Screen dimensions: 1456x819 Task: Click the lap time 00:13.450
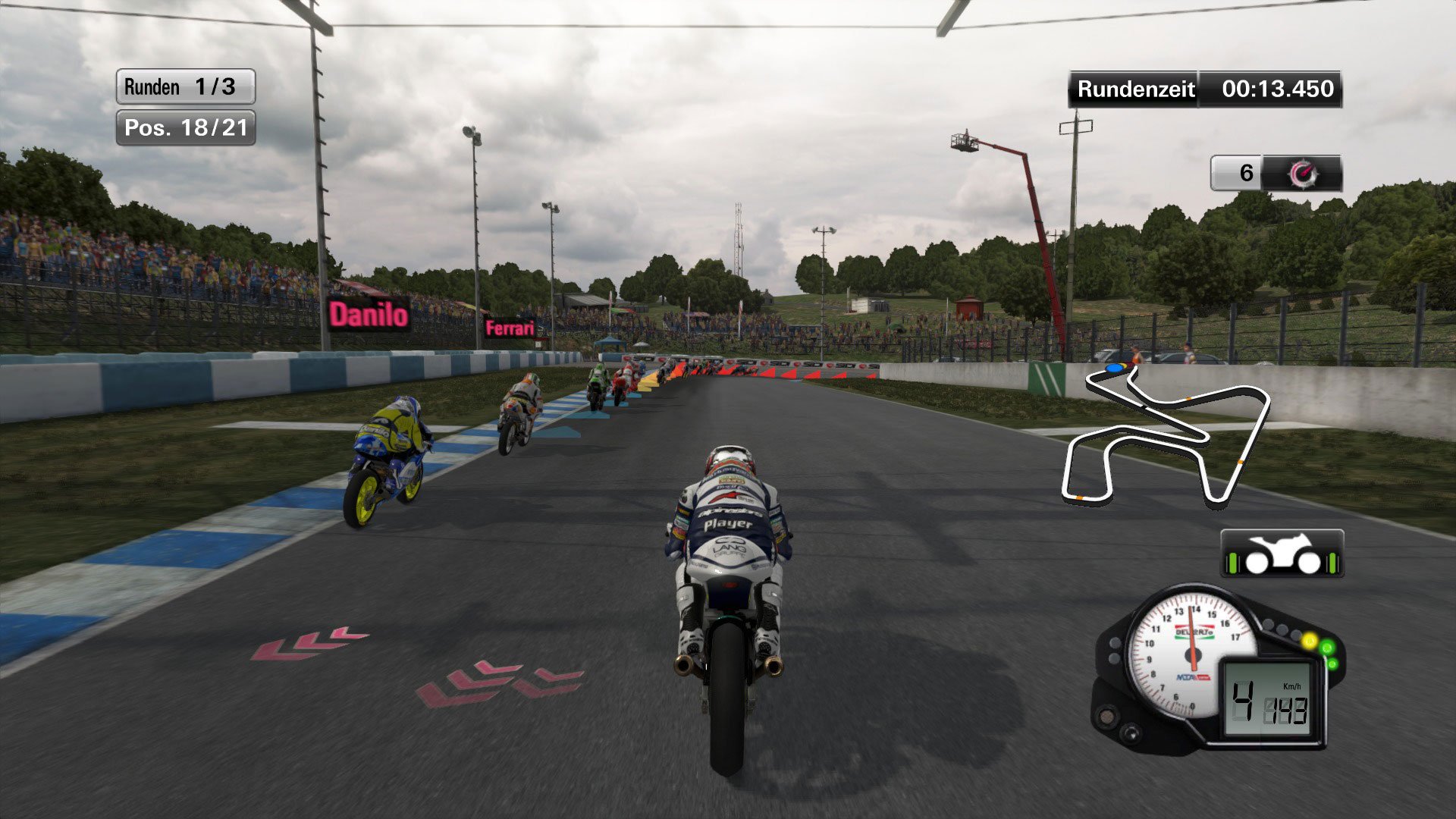1279,89
